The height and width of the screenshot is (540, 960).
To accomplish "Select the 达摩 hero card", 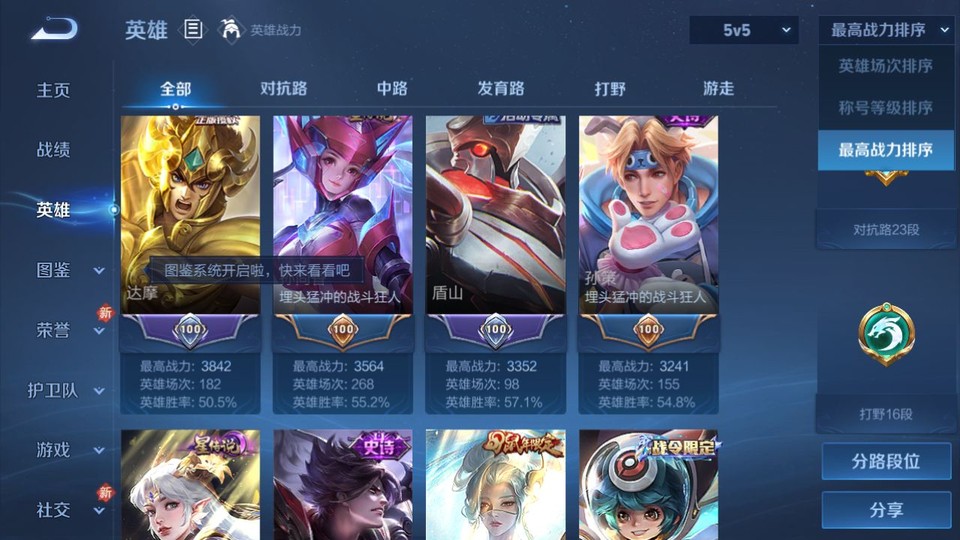I will tap(190, 215).
